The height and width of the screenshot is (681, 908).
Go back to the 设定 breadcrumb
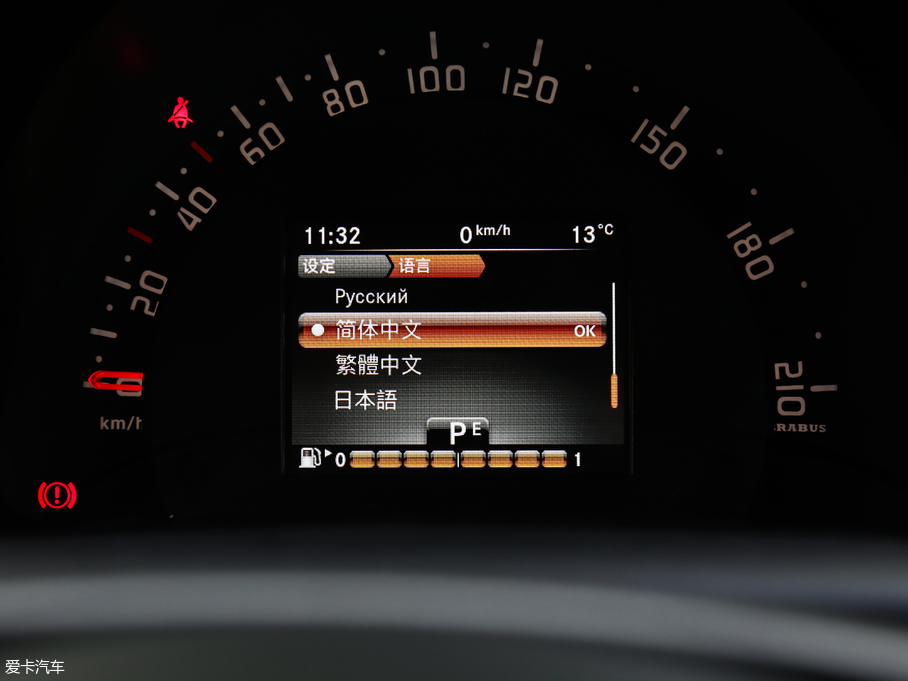point(321,266)
